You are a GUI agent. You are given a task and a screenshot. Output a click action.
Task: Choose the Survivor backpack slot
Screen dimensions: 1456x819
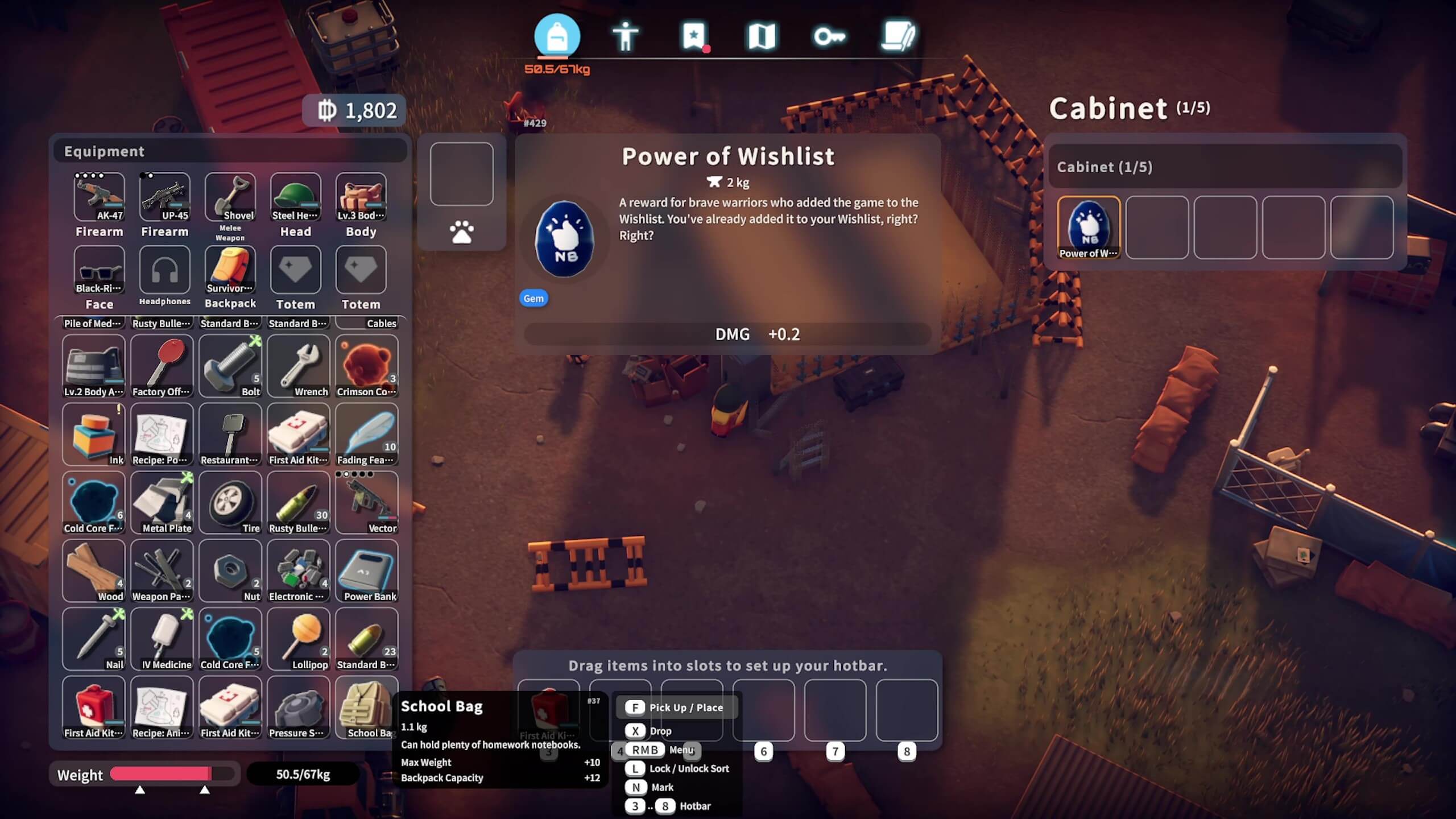point(230,270)
